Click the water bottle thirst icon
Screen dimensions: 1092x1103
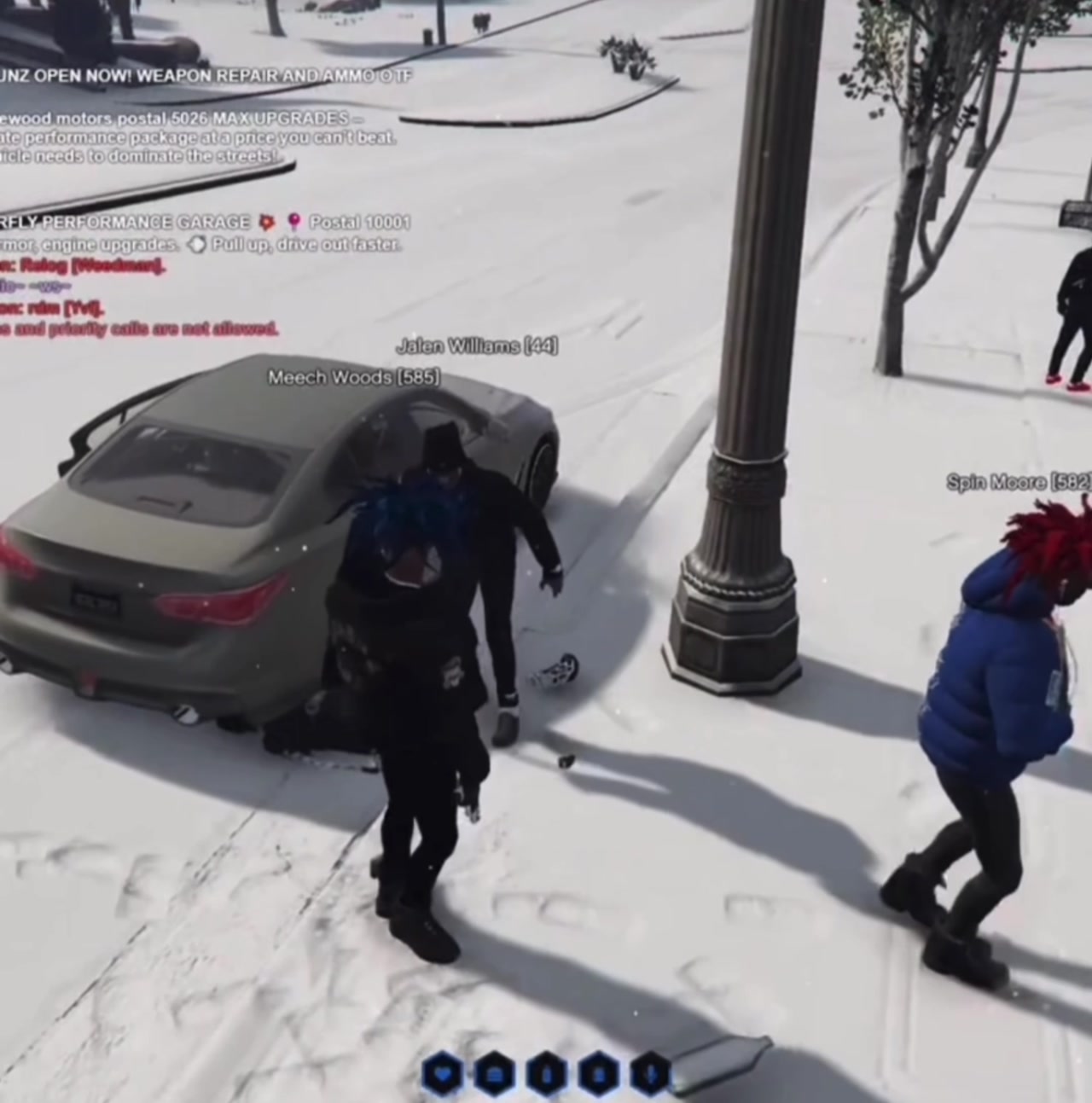coord(545,1072)
